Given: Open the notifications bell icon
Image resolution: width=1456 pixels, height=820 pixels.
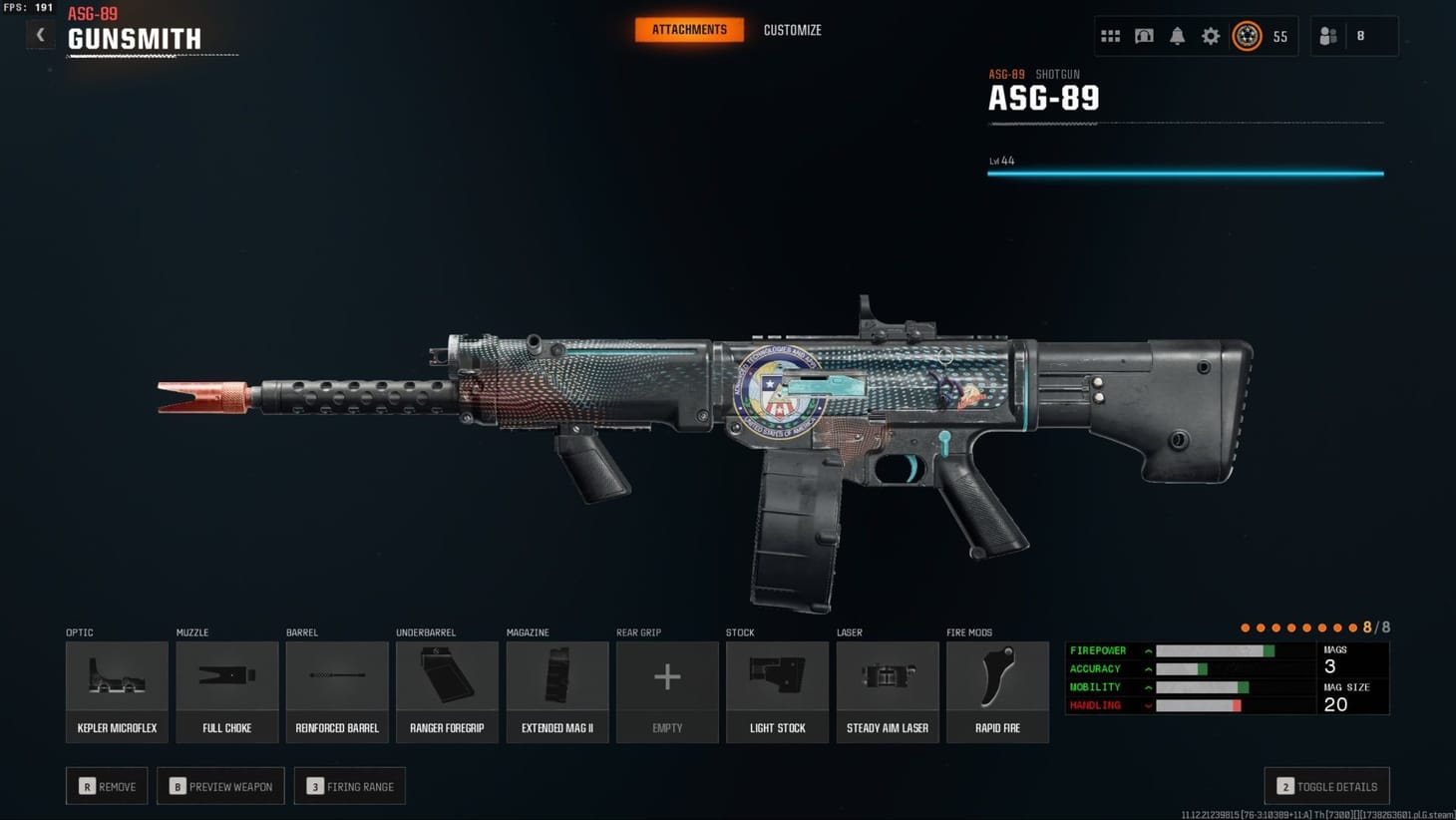Looking at the screenshot, I should (x=1177, y=35).
